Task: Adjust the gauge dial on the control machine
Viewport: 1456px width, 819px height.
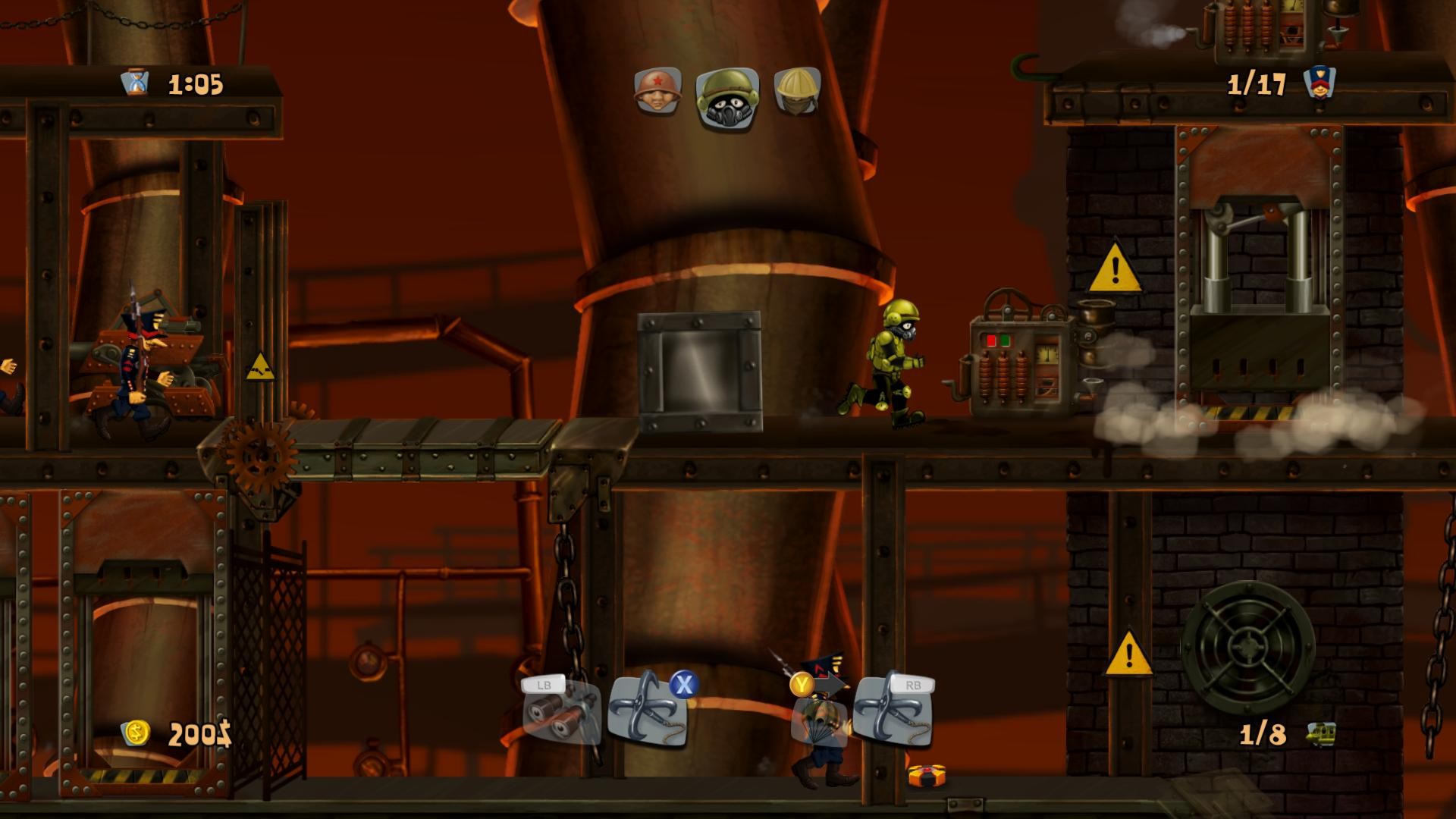Action: click(1046, 355)
